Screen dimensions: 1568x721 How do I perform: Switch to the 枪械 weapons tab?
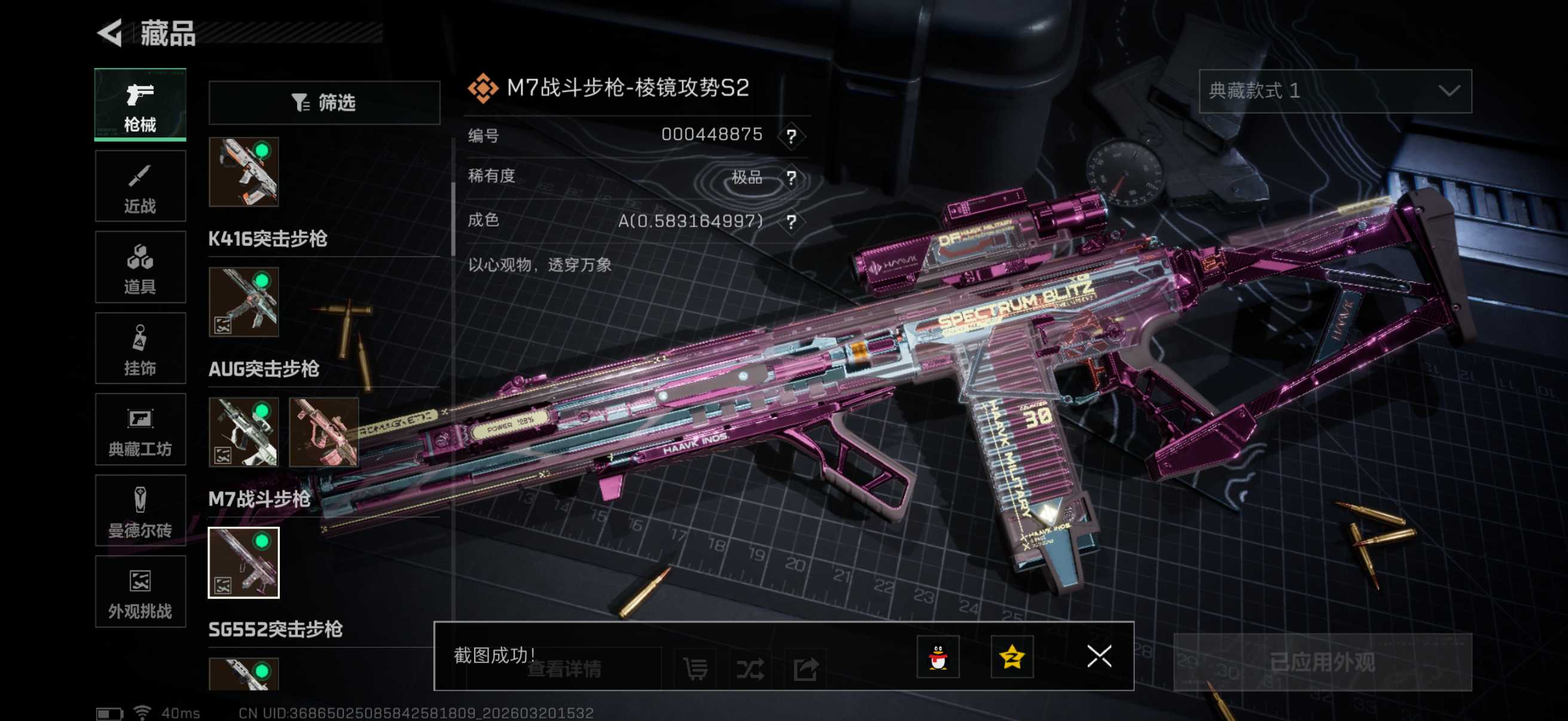(140, 105)
